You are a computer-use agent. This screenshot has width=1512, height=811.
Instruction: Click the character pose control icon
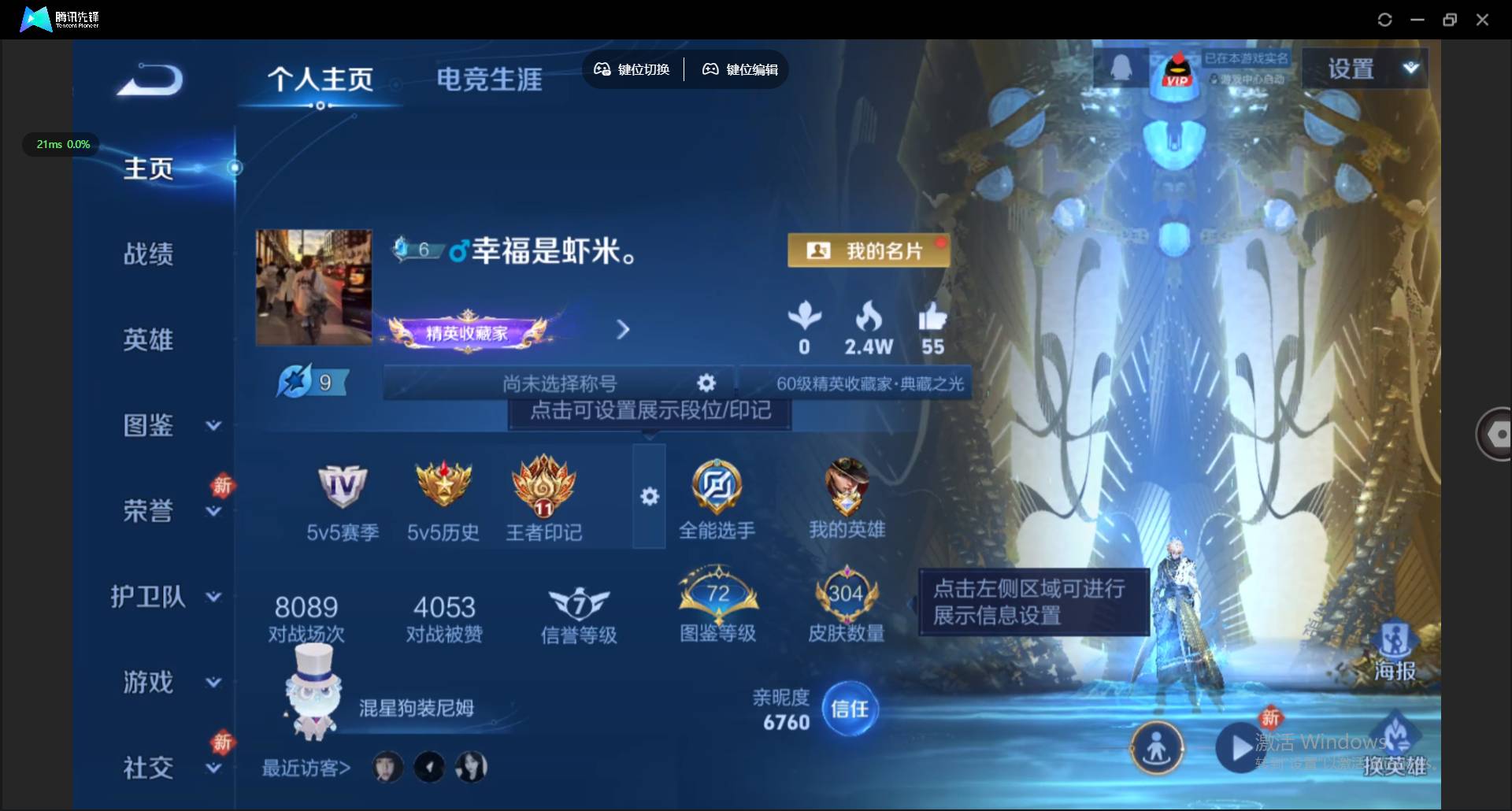pos(1157,748)
